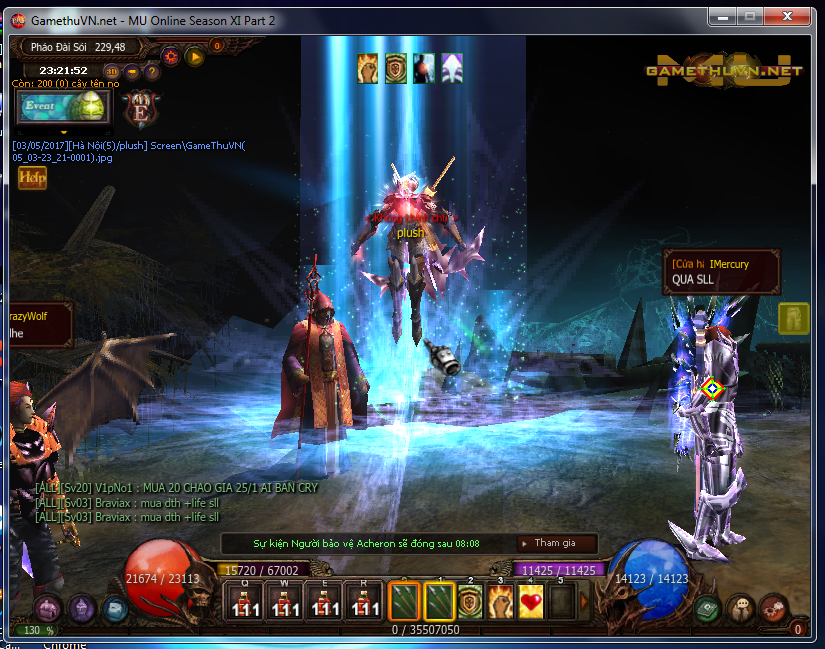The image size is (825, 649).
Task: Activate the red heart skill in slot 4
Action: click(530, 601)
